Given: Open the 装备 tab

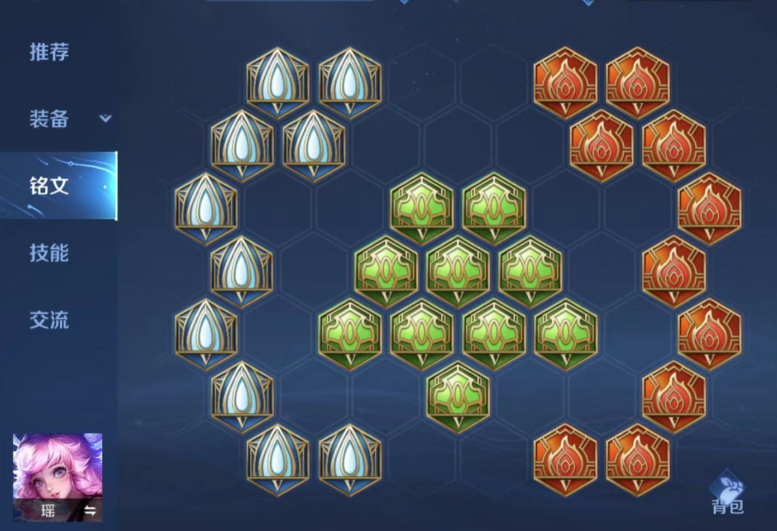Looking at the screenshot, I should coord(49,119).
